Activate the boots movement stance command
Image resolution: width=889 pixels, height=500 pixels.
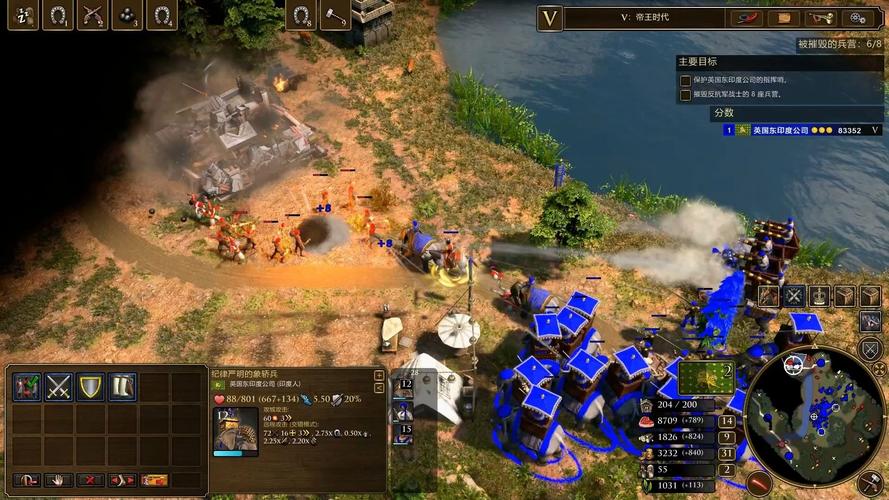(x=123, y=387)
